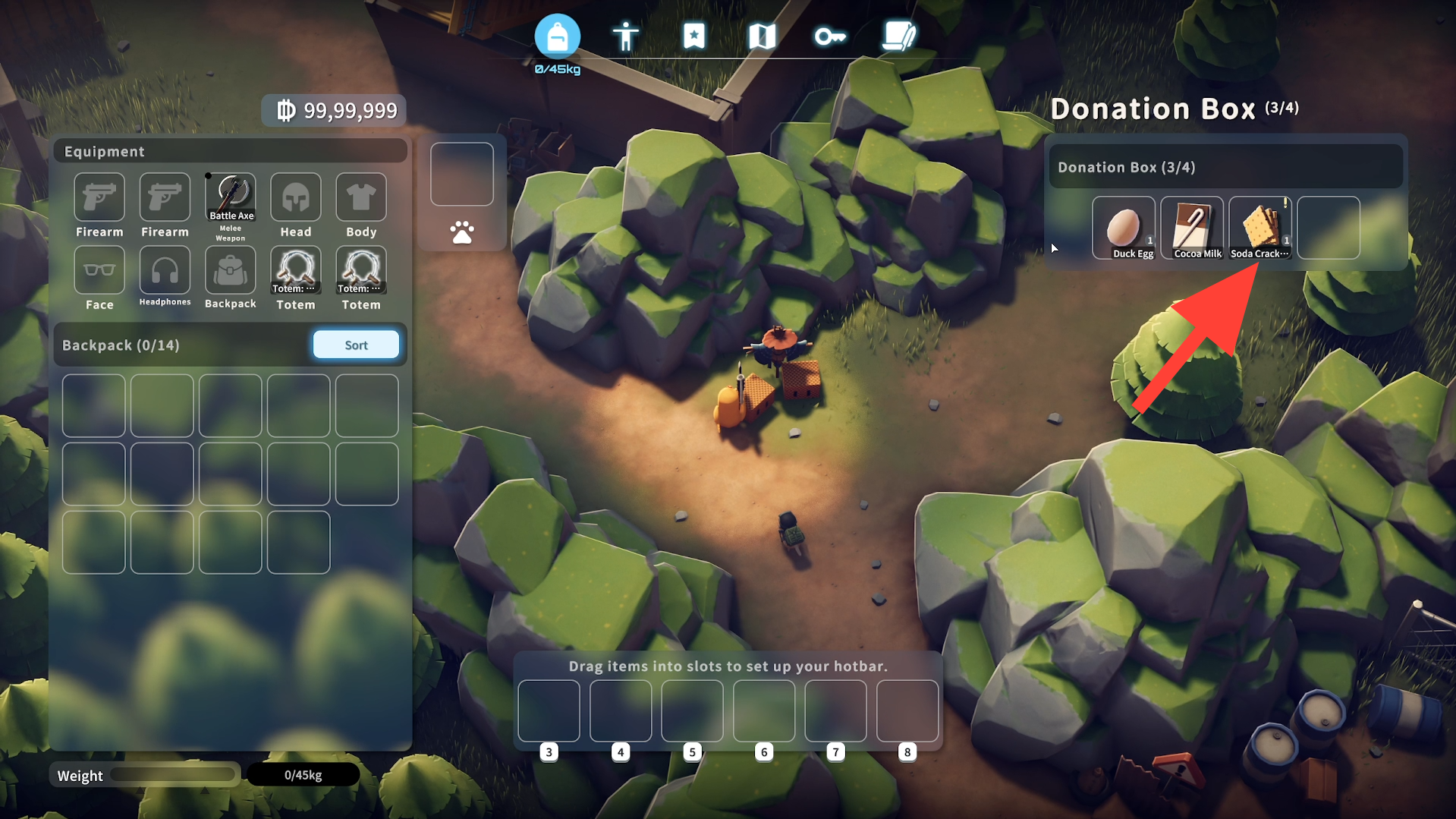Switch to the notes journal tab

tap(899, 36)
